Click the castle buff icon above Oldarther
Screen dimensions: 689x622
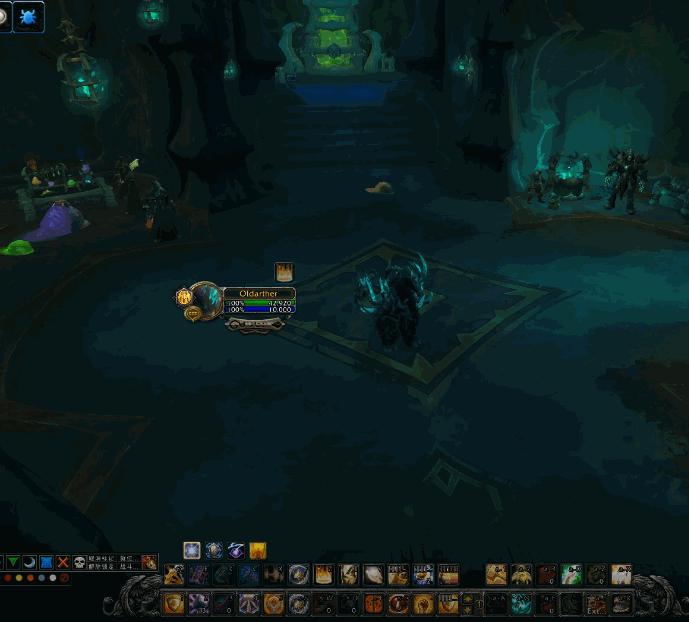point(284,271)
